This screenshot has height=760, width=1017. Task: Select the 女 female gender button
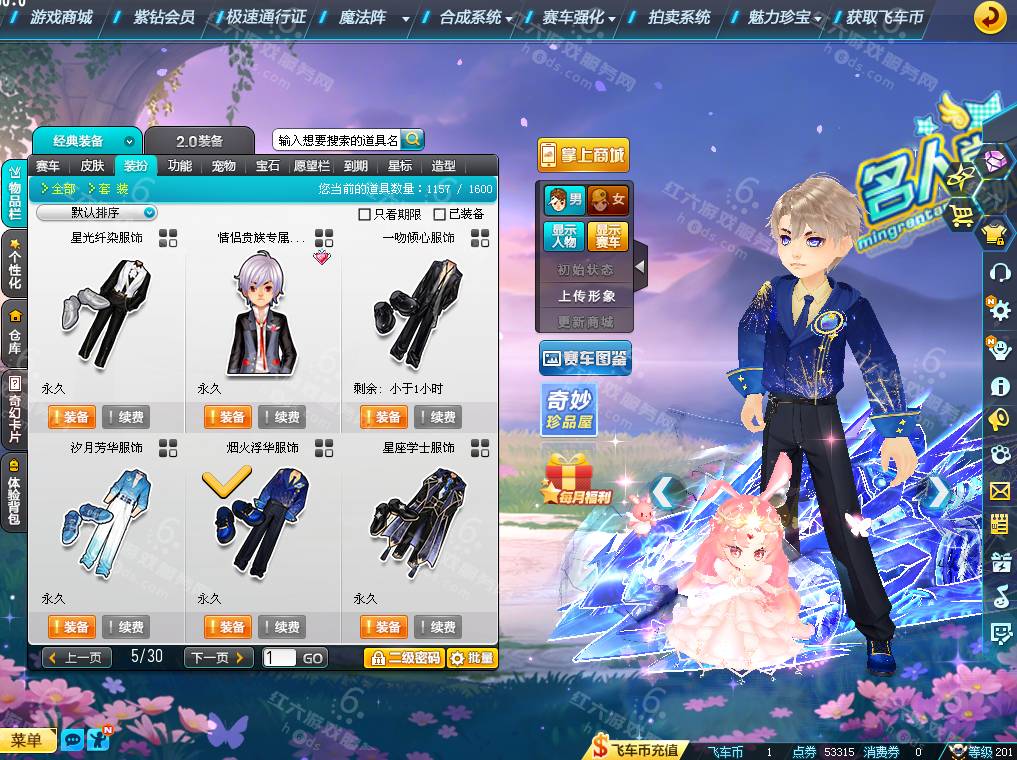[x=608, y=200]
